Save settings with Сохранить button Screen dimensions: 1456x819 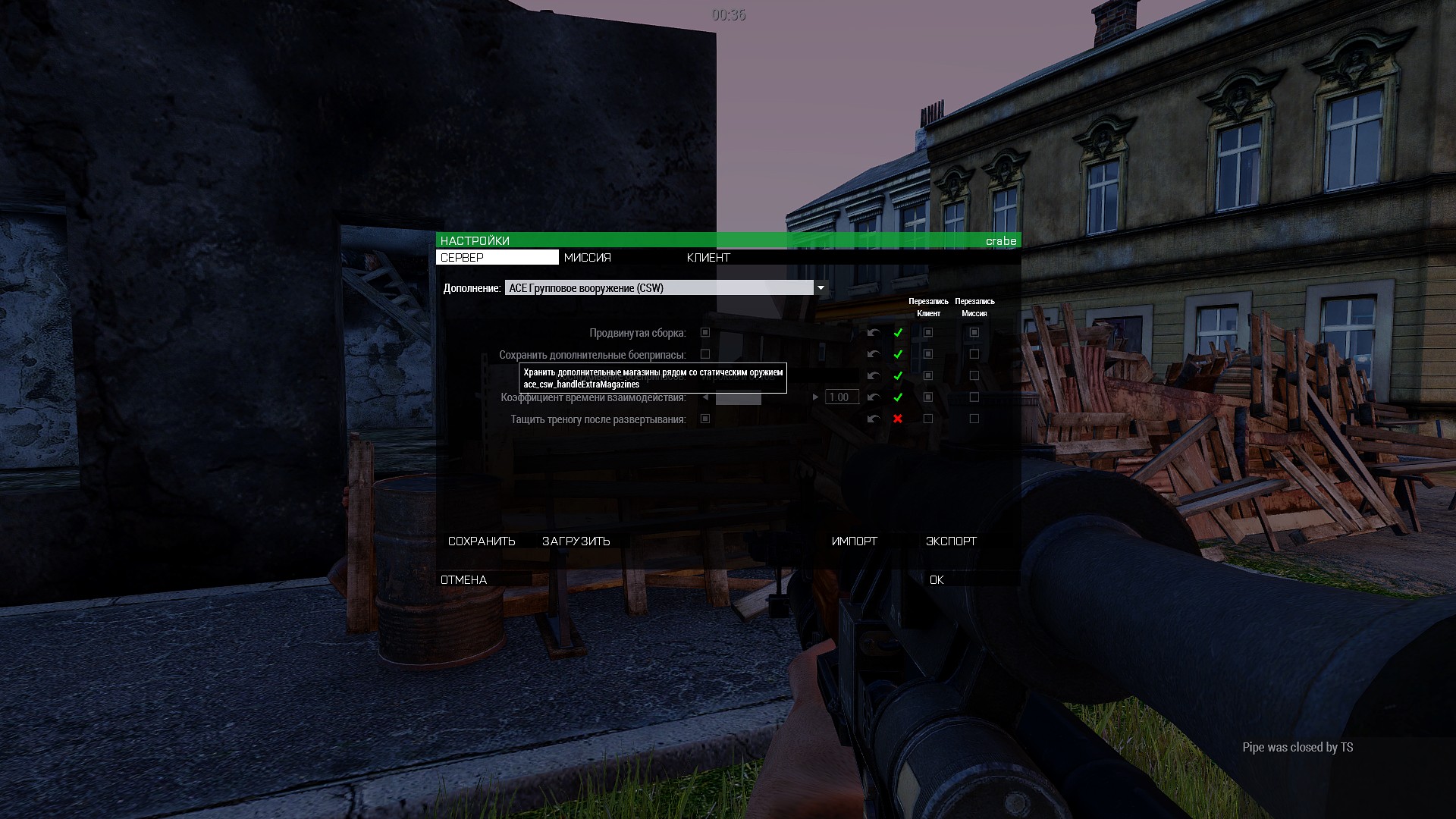[482, 541]
